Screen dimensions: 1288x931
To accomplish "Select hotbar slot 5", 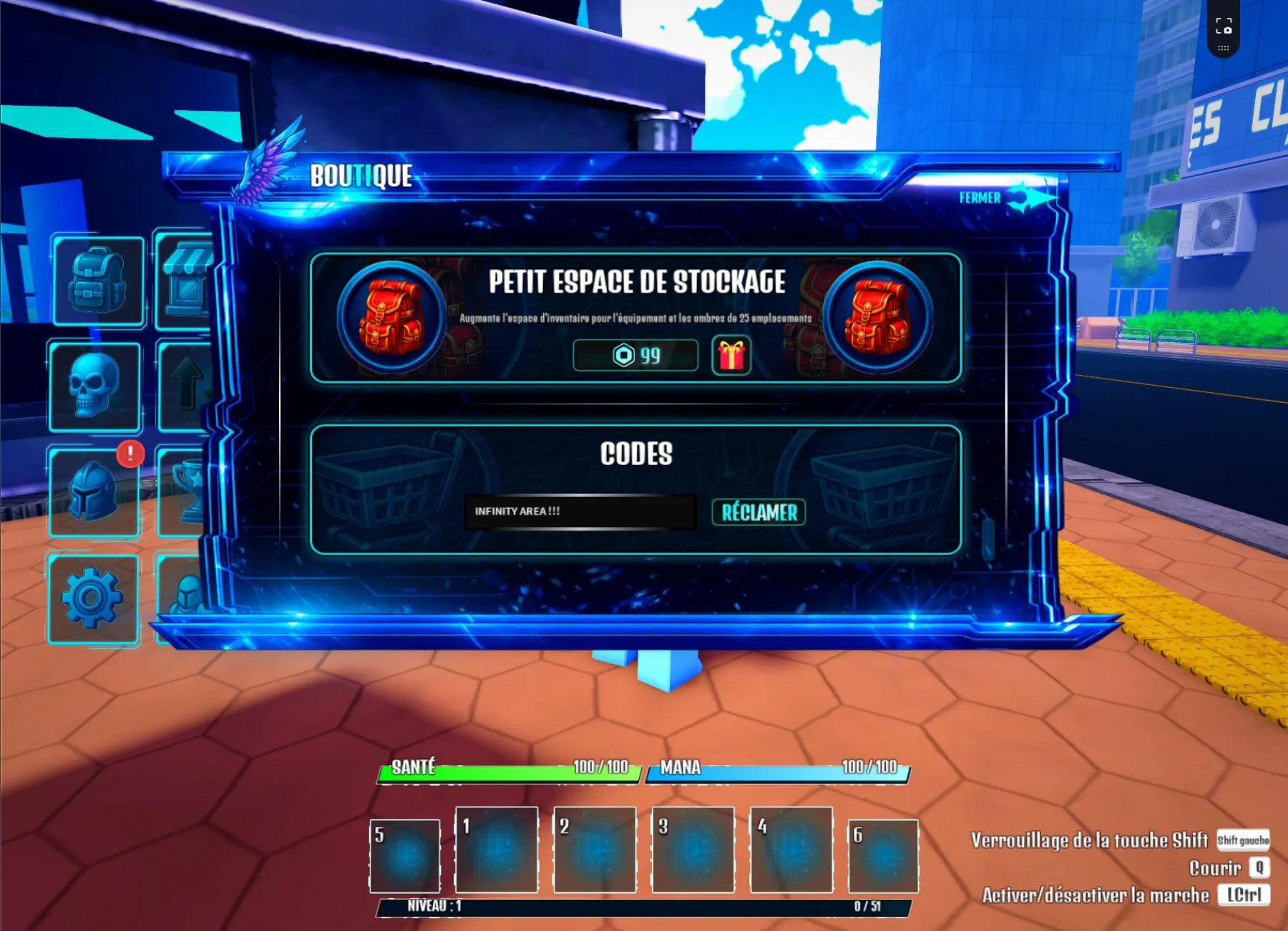I will point(404,856).
